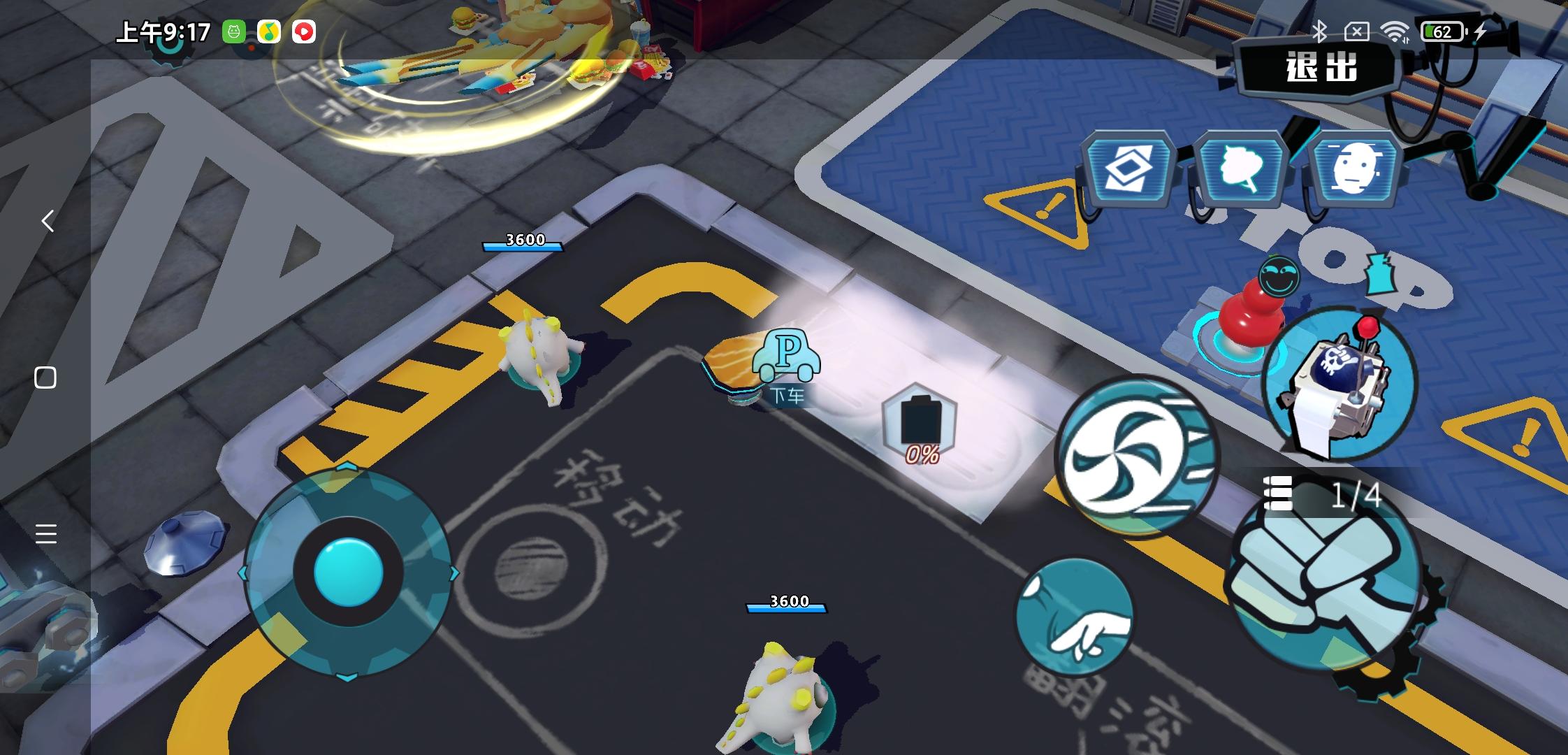Open the sidebar hamburger menu lines
The height and width of the screenshot is (755, 1568).
46,533
